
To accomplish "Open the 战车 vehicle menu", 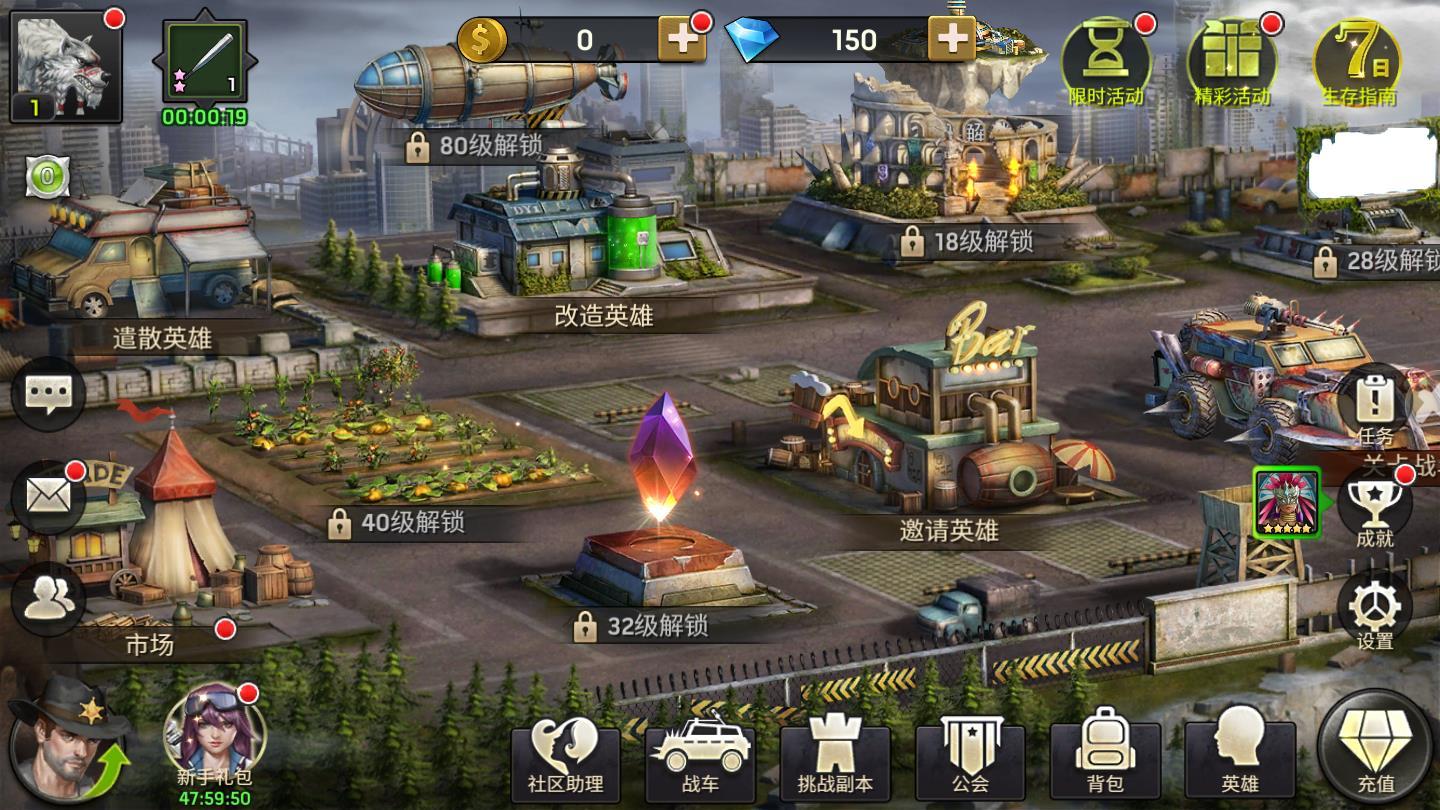I will pyautogui.click(x=700, y=759).
